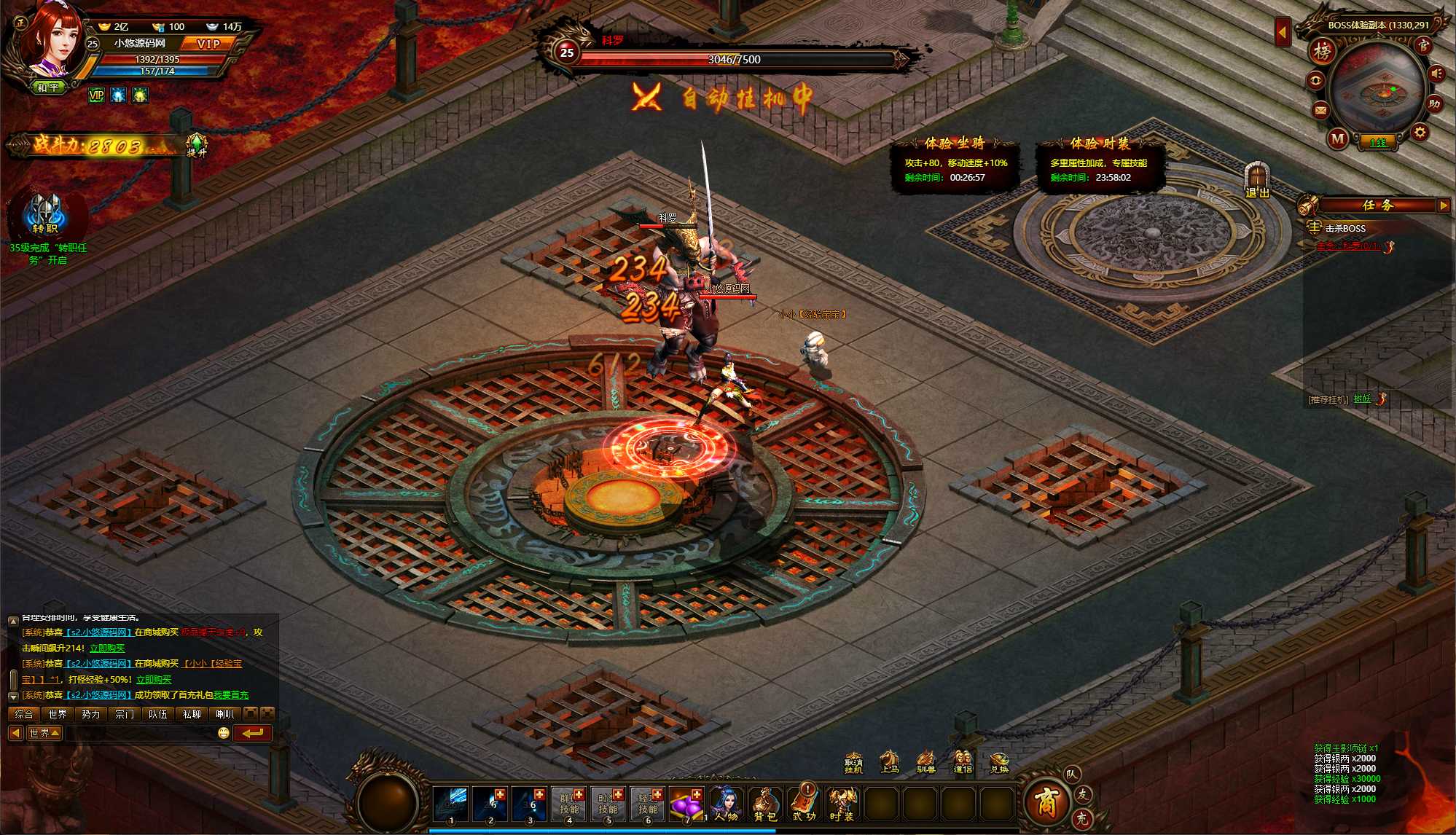Open the chat emoji picker
Screen dimensions: 1456x835
coord(224,733)
